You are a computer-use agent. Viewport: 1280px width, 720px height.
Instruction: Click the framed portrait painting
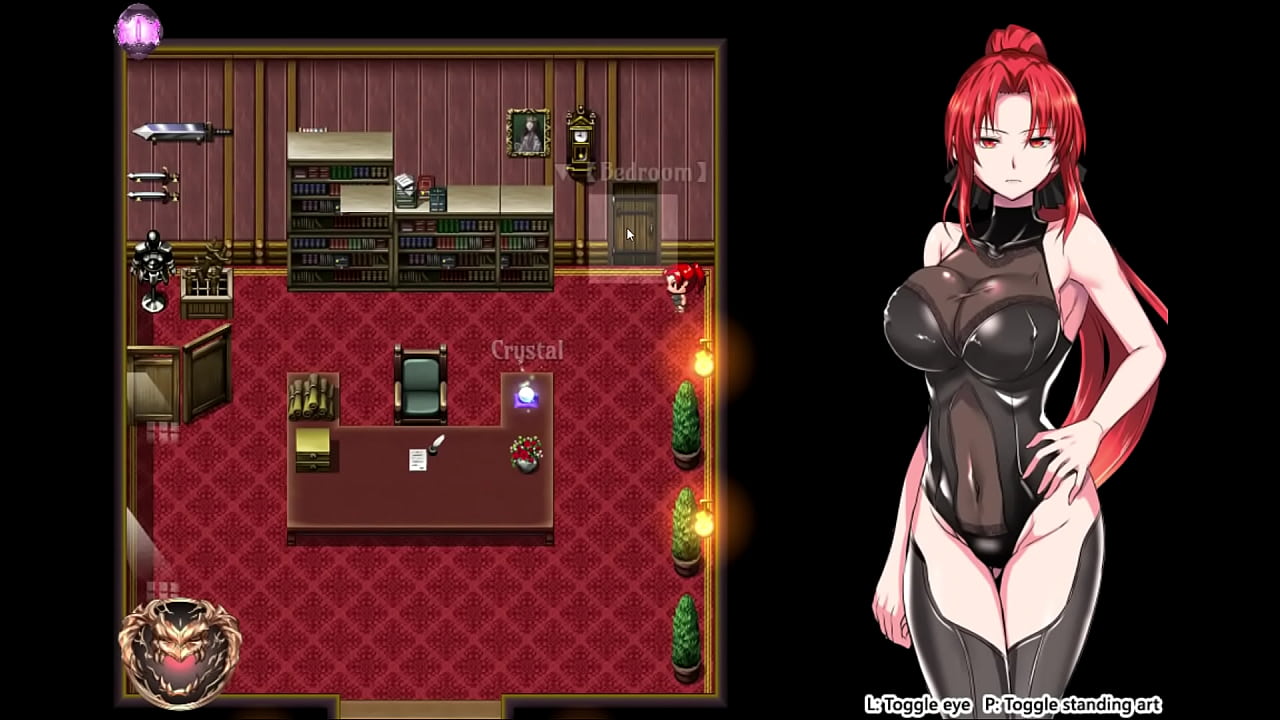(527, 133)
